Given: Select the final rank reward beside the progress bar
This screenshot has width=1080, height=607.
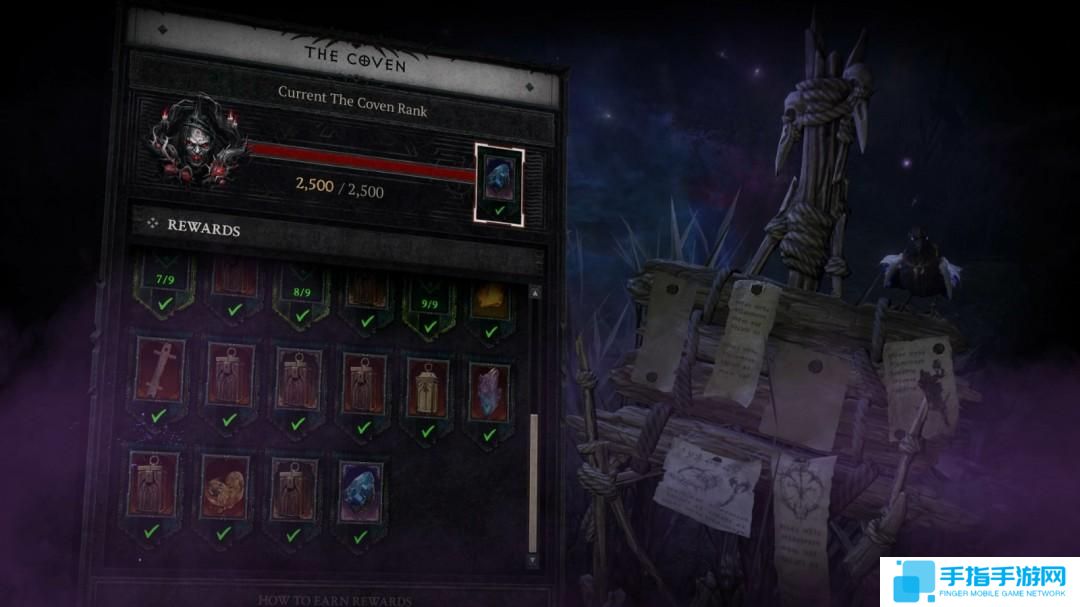Looking at the screenshot, I should tap(499, 180).
